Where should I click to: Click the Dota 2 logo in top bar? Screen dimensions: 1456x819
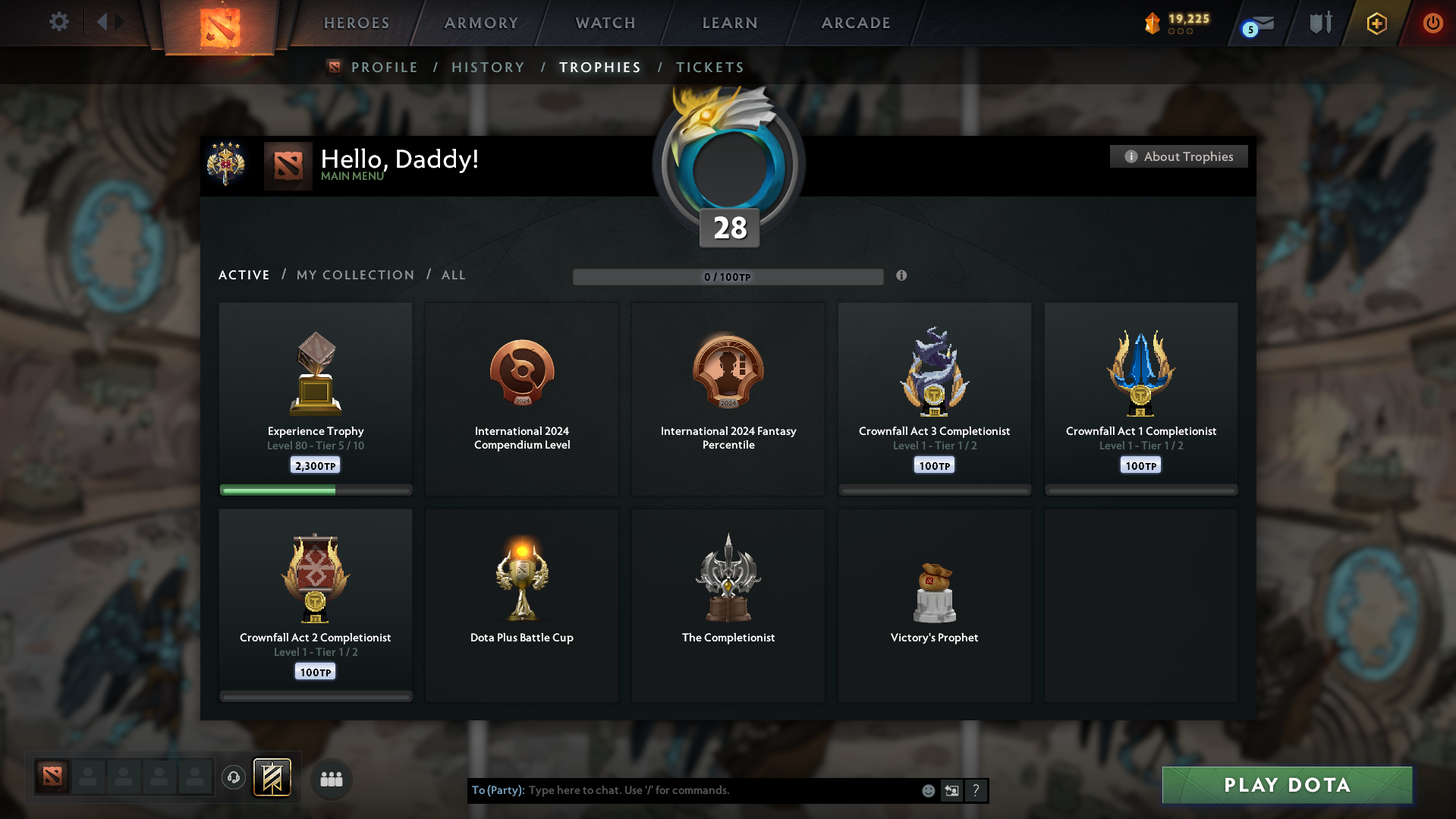[x=219, y=24]
